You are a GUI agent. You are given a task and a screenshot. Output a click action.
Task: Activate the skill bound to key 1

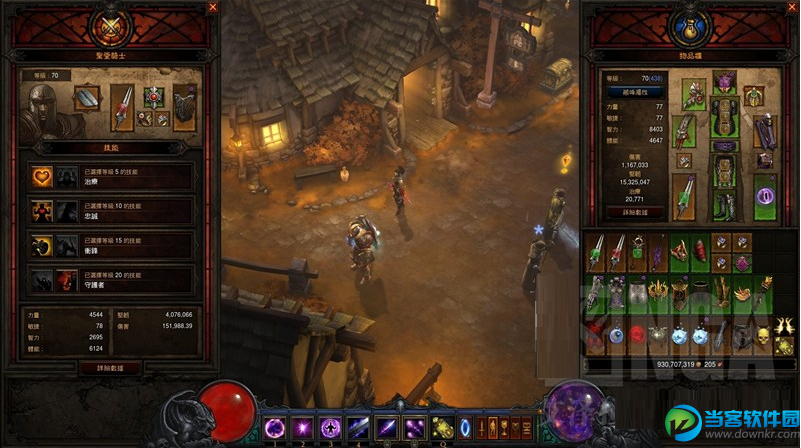tap(274, 427)
